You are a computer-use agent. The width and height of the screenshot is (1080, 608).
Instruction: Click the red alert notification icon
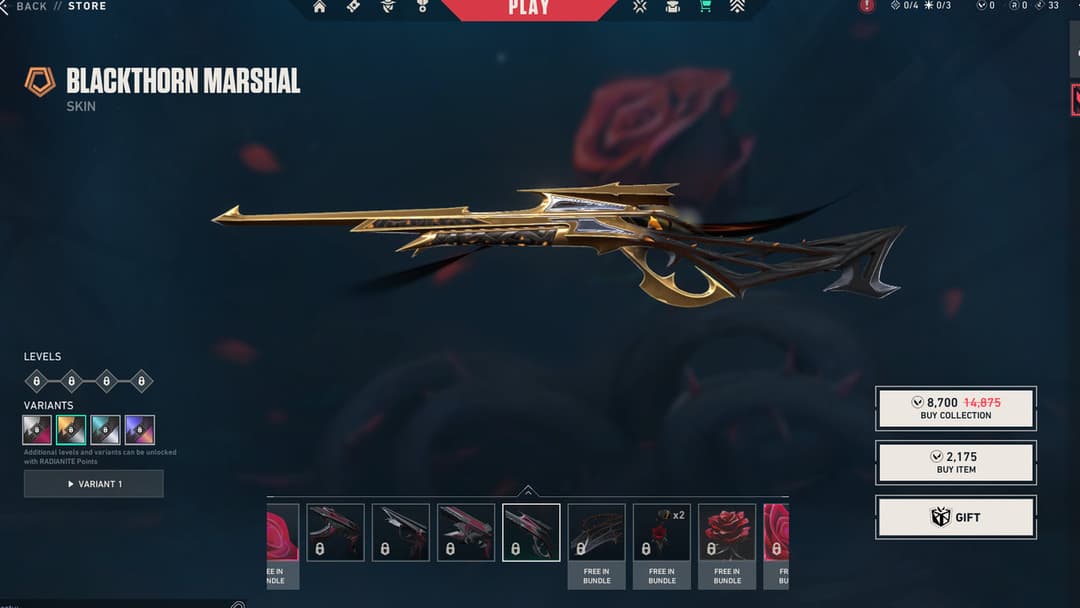(867, 6)
